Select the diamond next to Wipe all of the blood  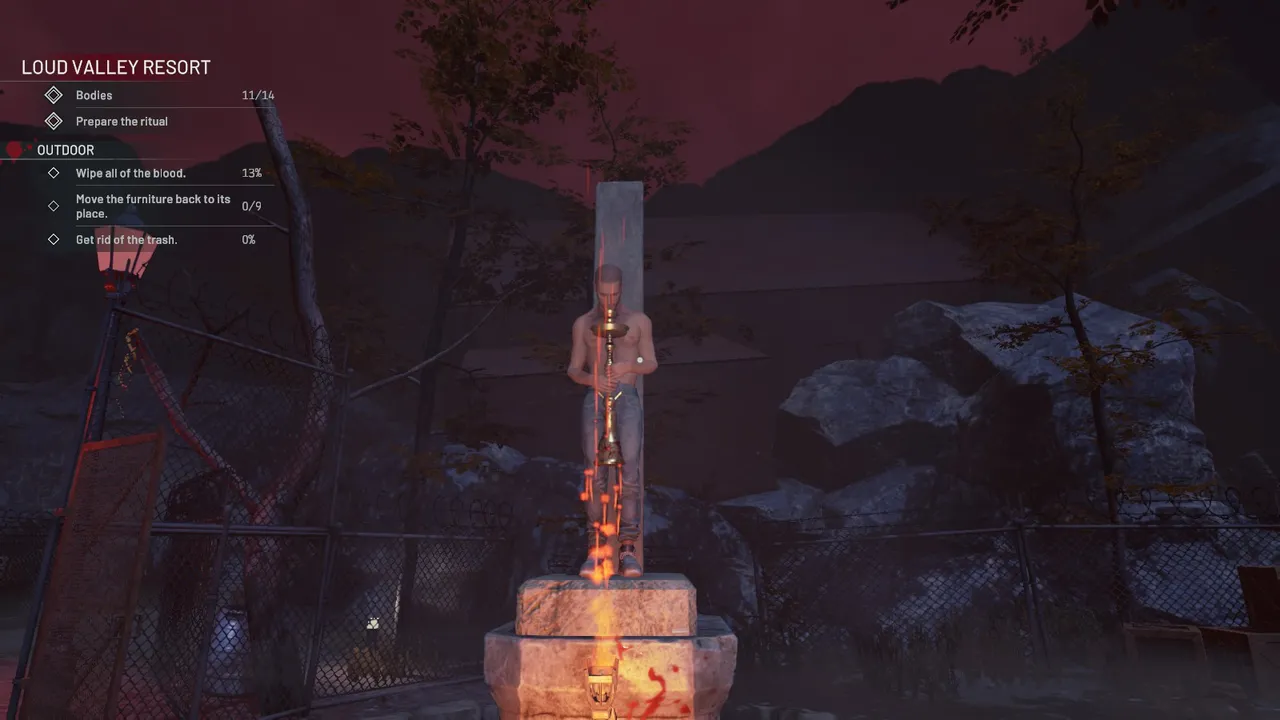click(x=54, y=172)
